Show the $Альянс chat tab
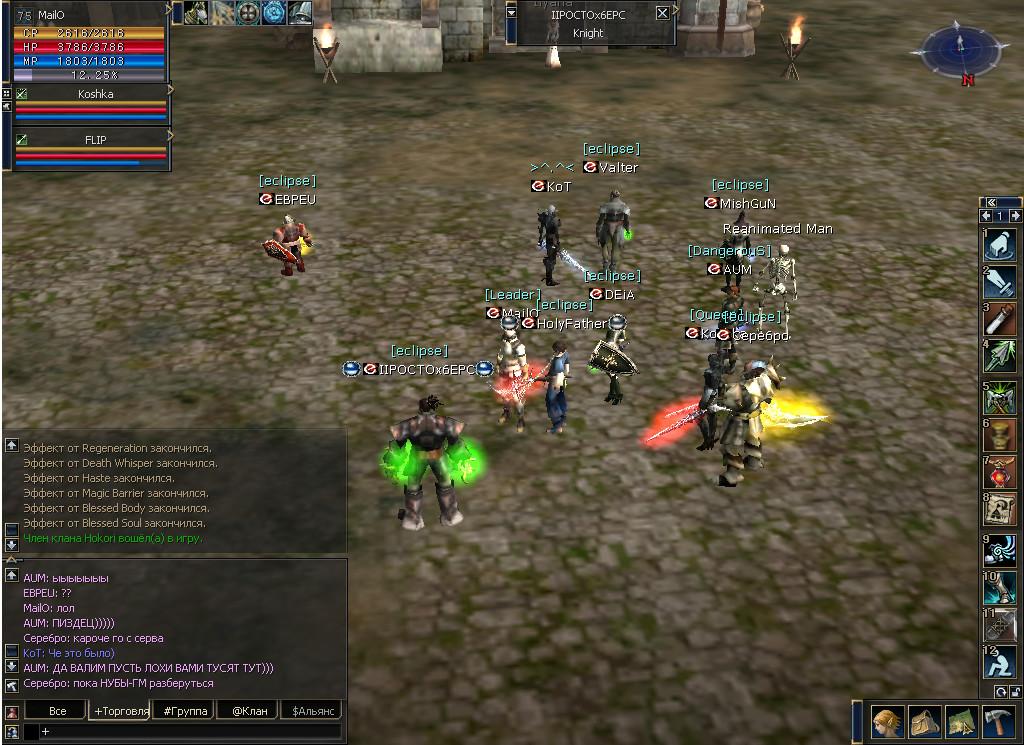This screenshot has height=745, width=1024. pos(312,711)
